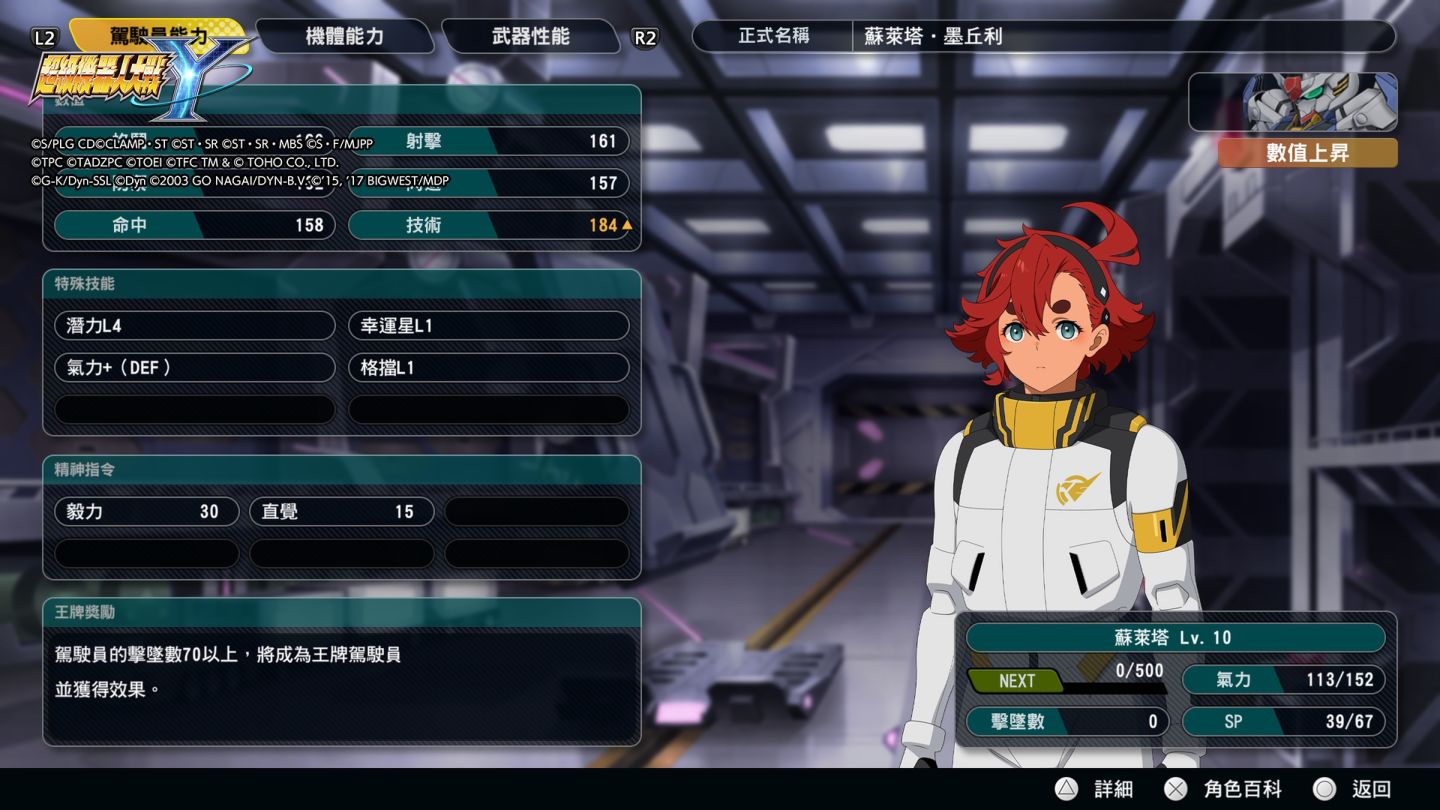Switch to the 機體能力 tab

coord(344,37)
